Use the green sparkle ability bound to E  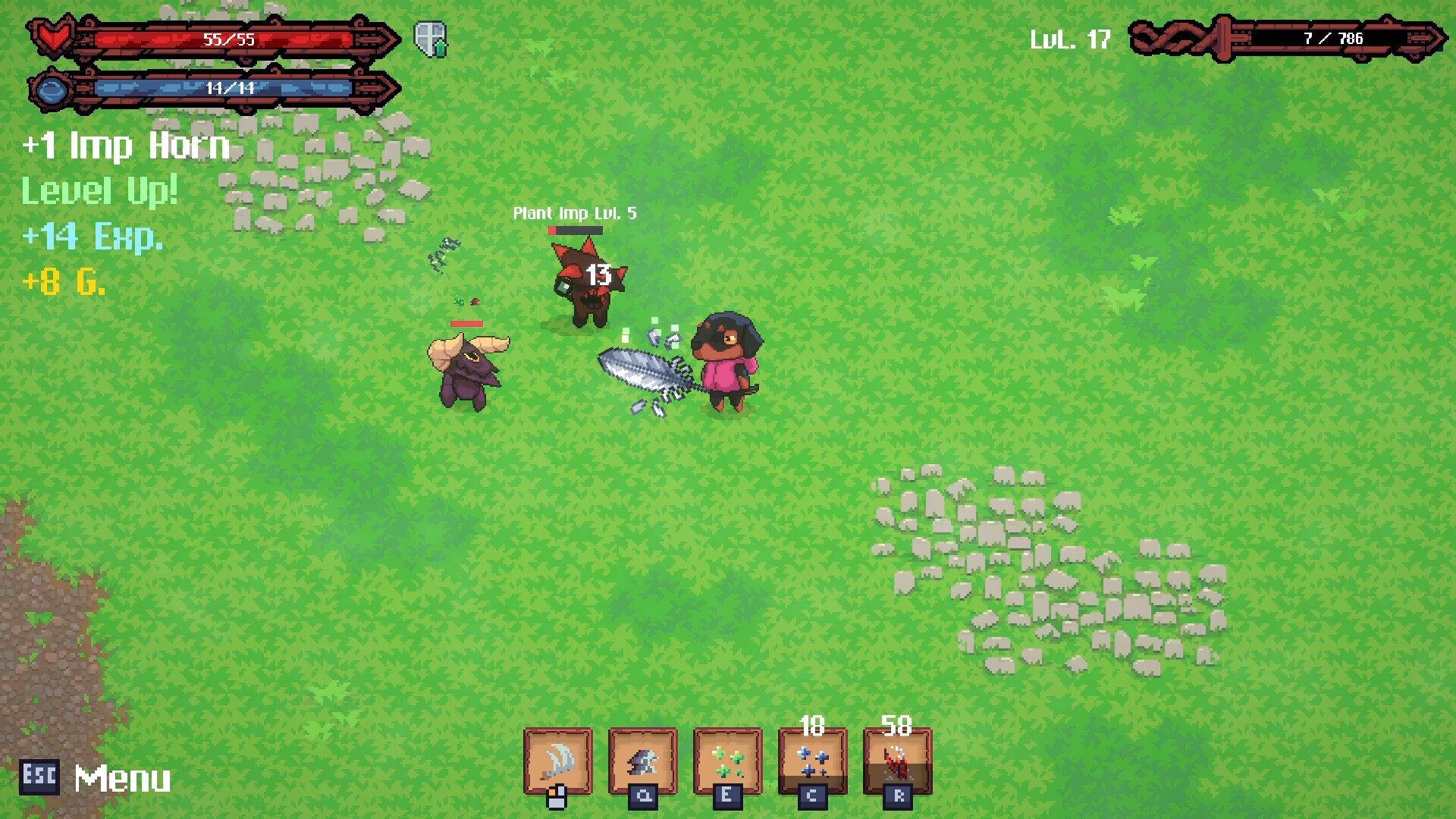coord(727,762)
